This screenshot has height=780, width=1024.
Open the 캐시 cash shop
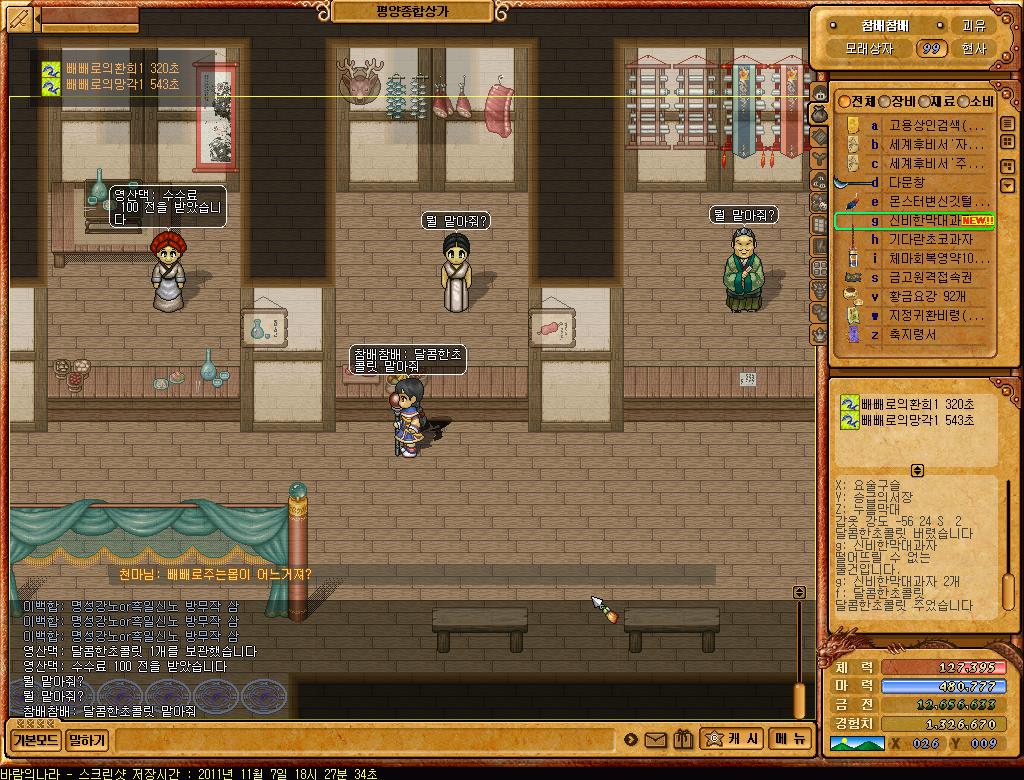(733, 739)
